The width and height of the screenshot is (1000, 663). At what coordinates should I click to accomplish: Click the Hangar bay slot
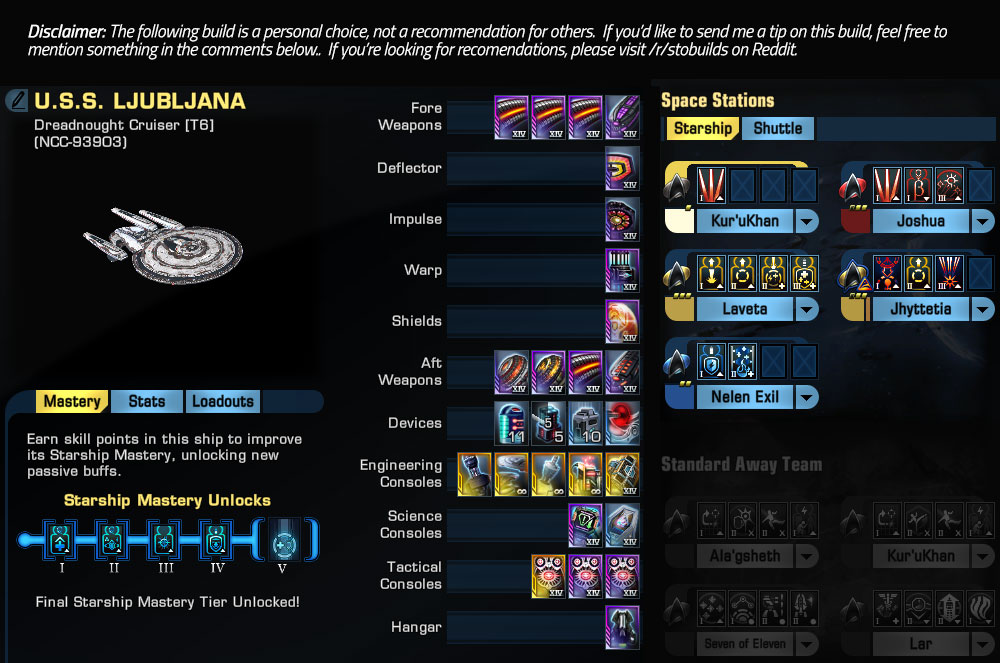click(622, 628)
